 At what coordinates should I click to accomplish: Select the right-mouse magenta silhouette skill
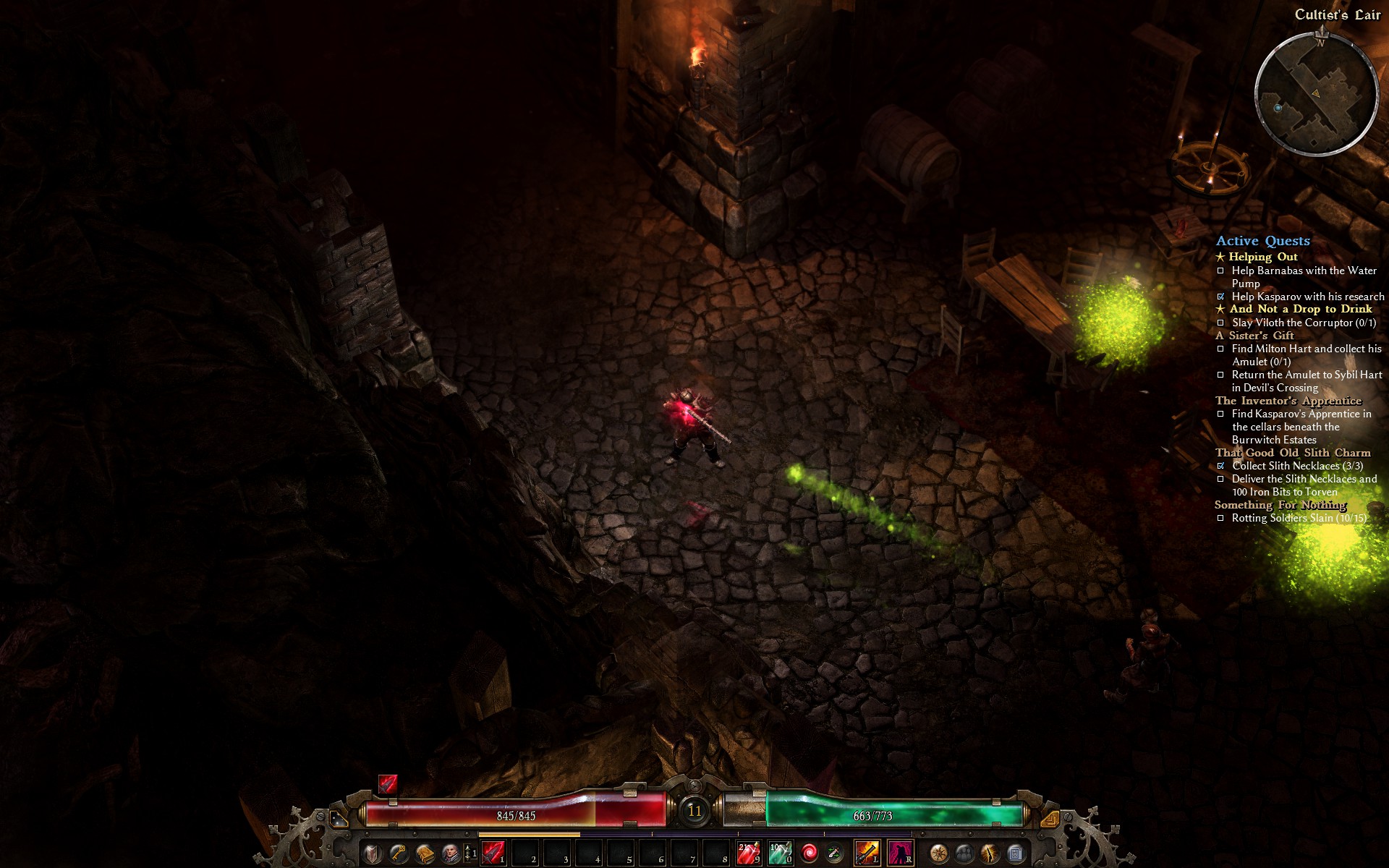(900, 854)
